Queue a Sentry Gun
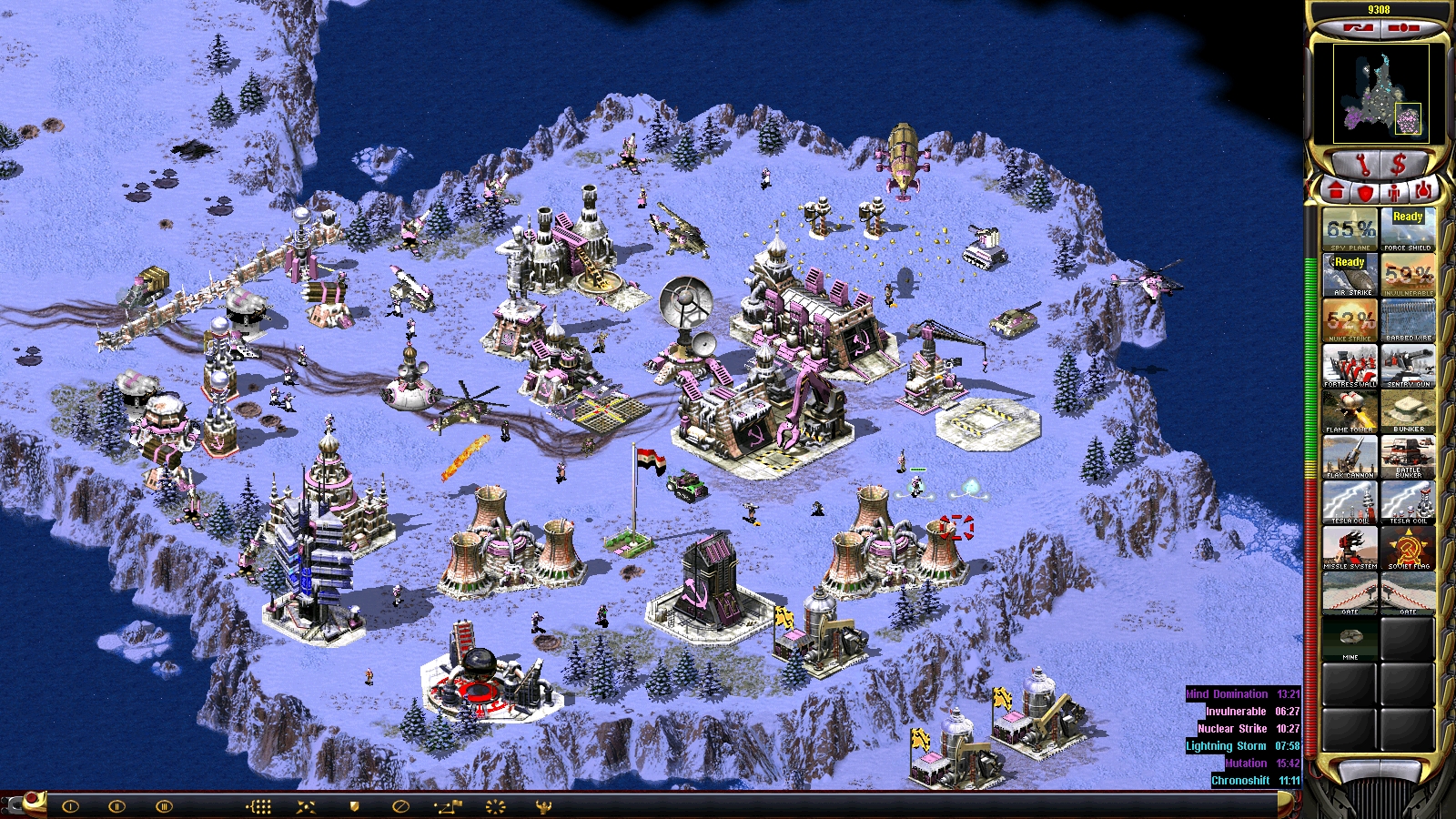Screen dimensions: 1456x819 (x=1407, y=364)
